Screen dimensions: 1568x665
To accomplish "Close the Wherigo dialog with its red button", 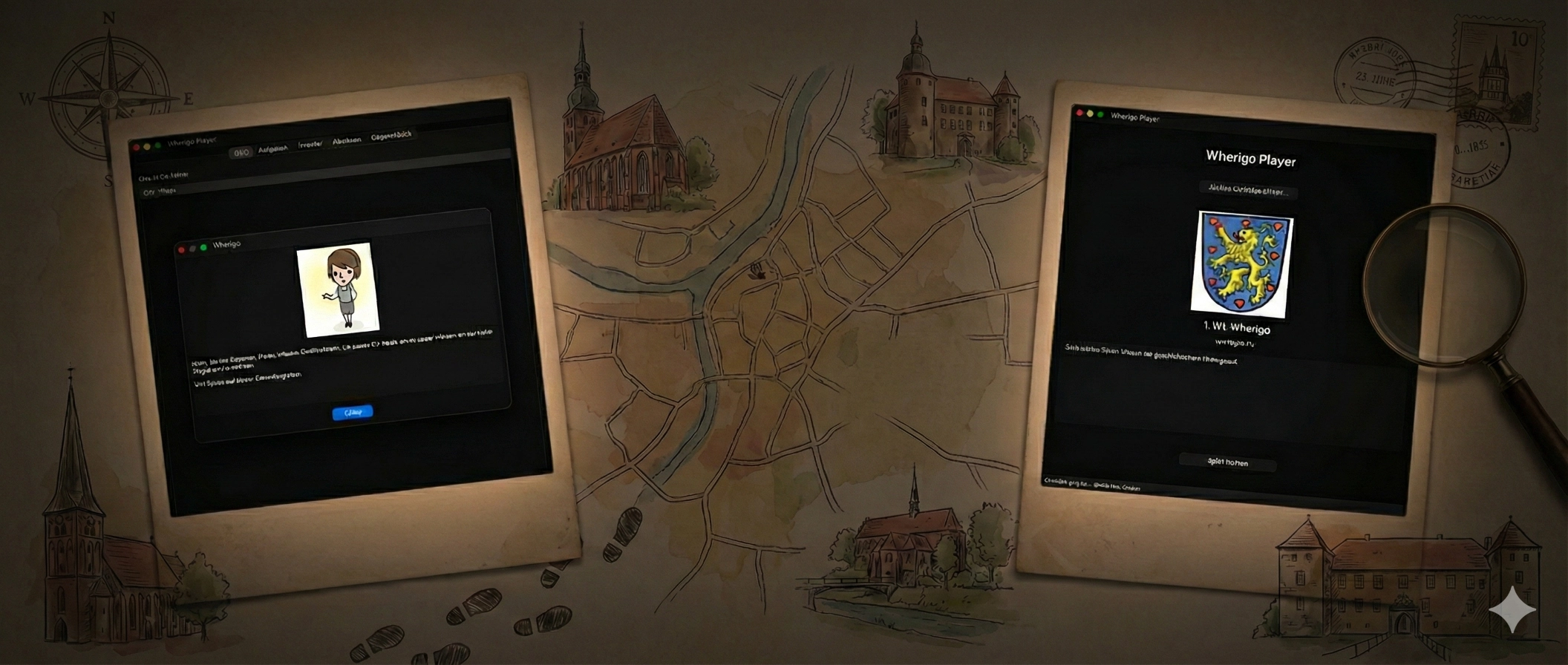I will (x=182, y=250).
